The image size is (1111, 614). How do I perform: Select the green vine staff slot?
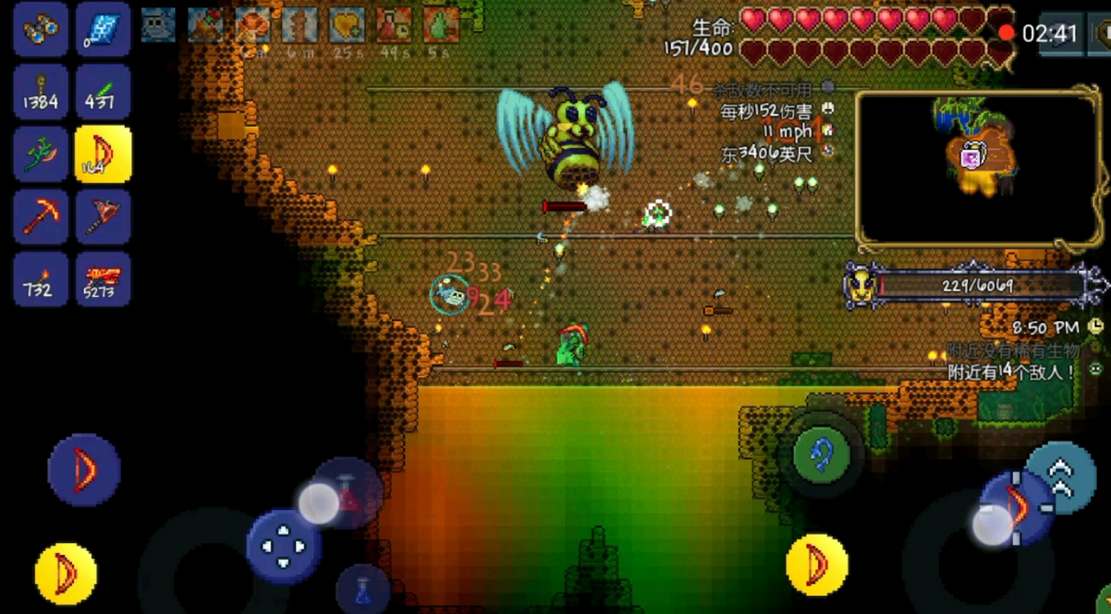41,154
